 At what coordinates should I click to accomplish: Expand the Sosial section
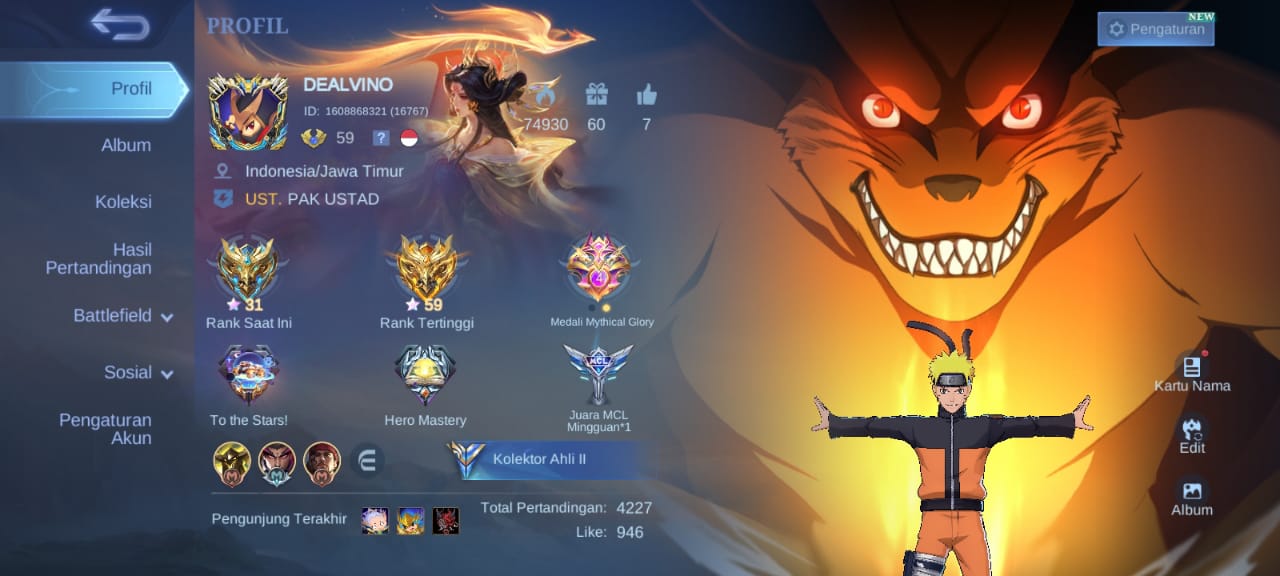click(x=138, y=373)
